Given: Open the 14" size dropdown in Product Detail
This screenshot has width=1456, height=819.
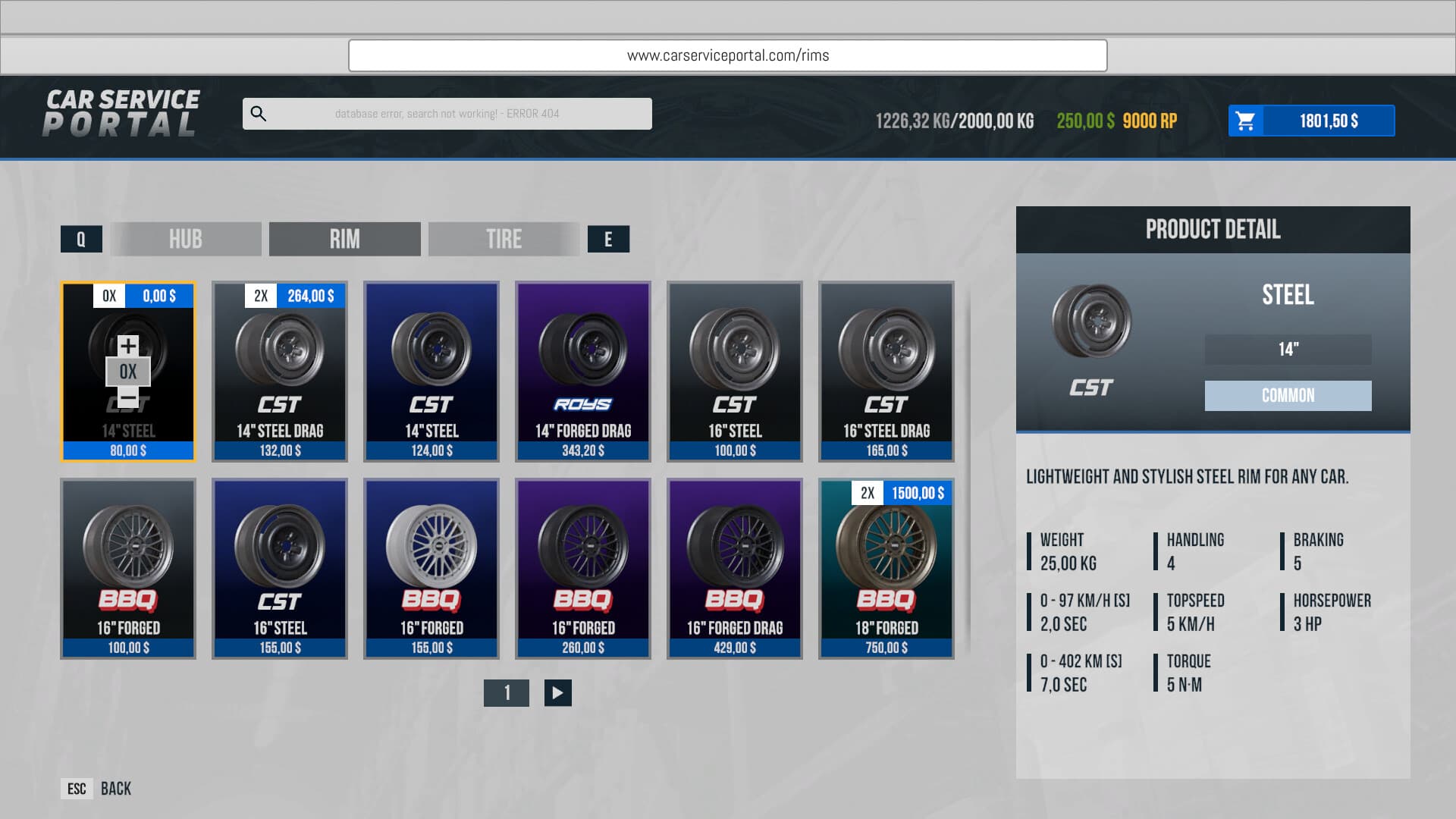Looking at the screenshot, I should (x=1287, y=350).
